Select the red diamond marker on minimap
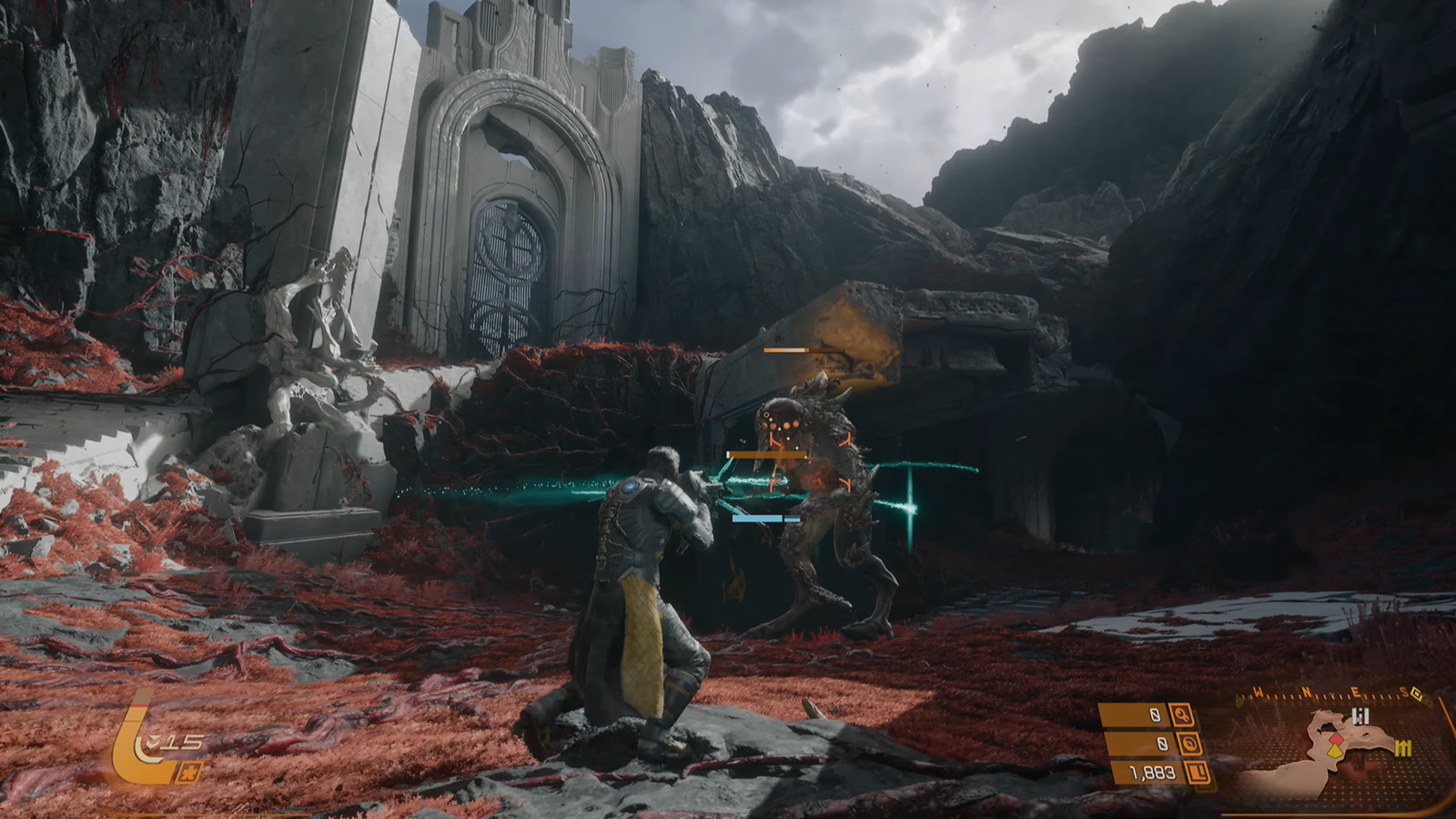Image resolution: width=1456 pixels, height=819 pixels. click(x=1337, y=741)
